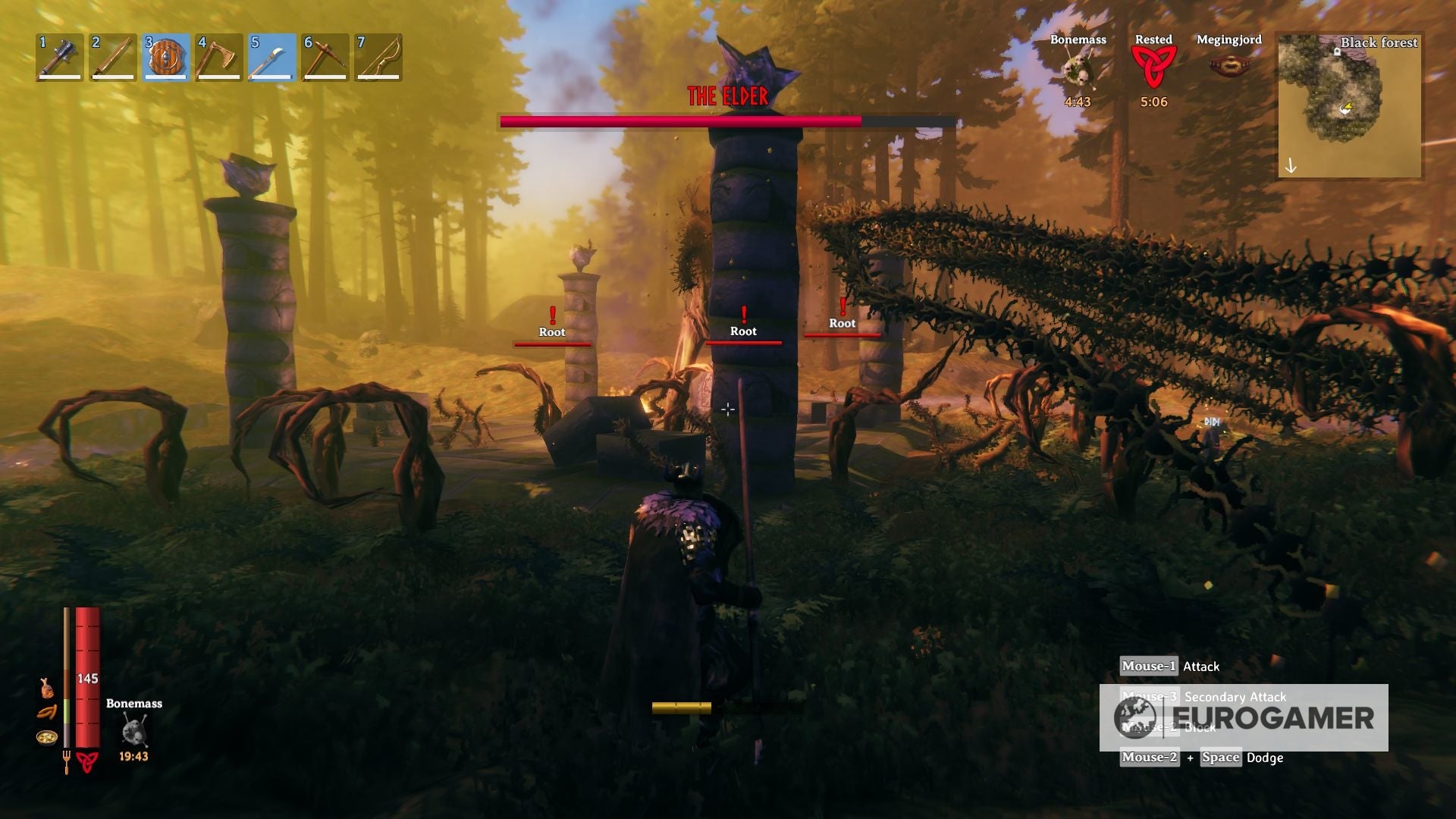This screenshot has width=1456, height=819.
Task: Equip the pickaxe from hotbar slot 6
Action: [x=325, y=57]
